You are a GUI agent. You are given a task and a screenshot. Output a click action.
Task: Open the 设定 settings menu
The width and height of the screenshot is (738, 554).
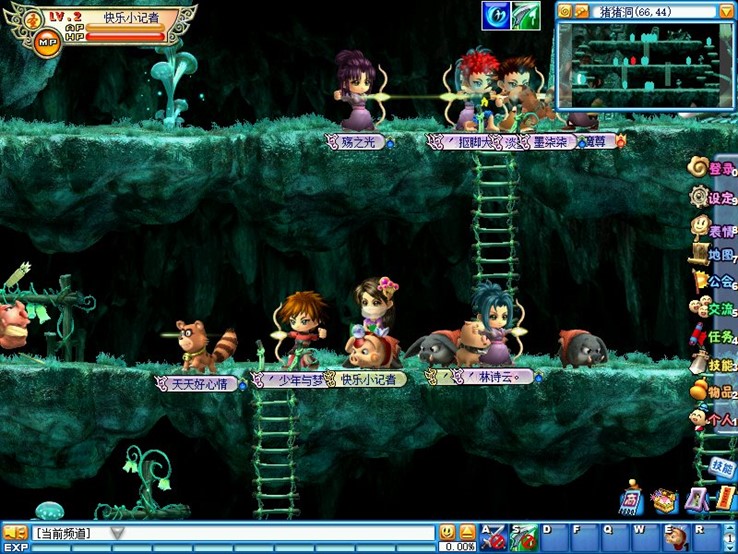coord(714,198)
